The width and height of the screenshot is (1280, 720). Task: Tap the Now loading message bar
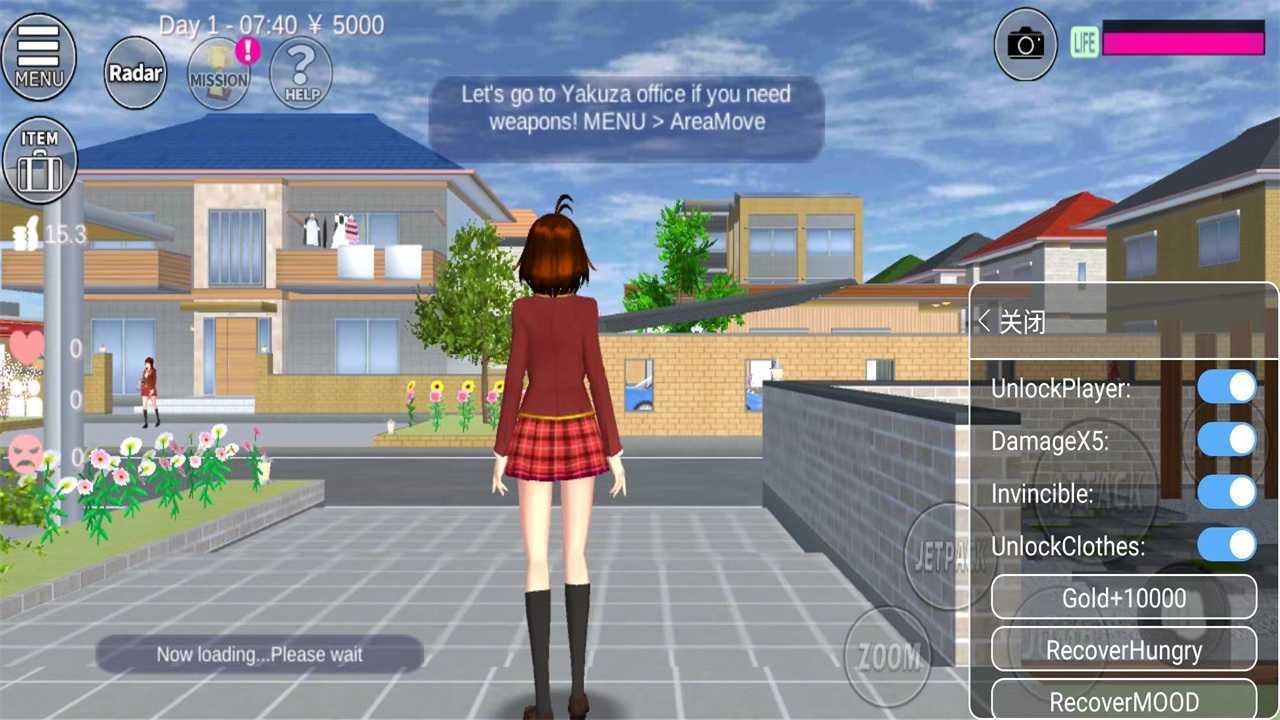pos(262,654)
